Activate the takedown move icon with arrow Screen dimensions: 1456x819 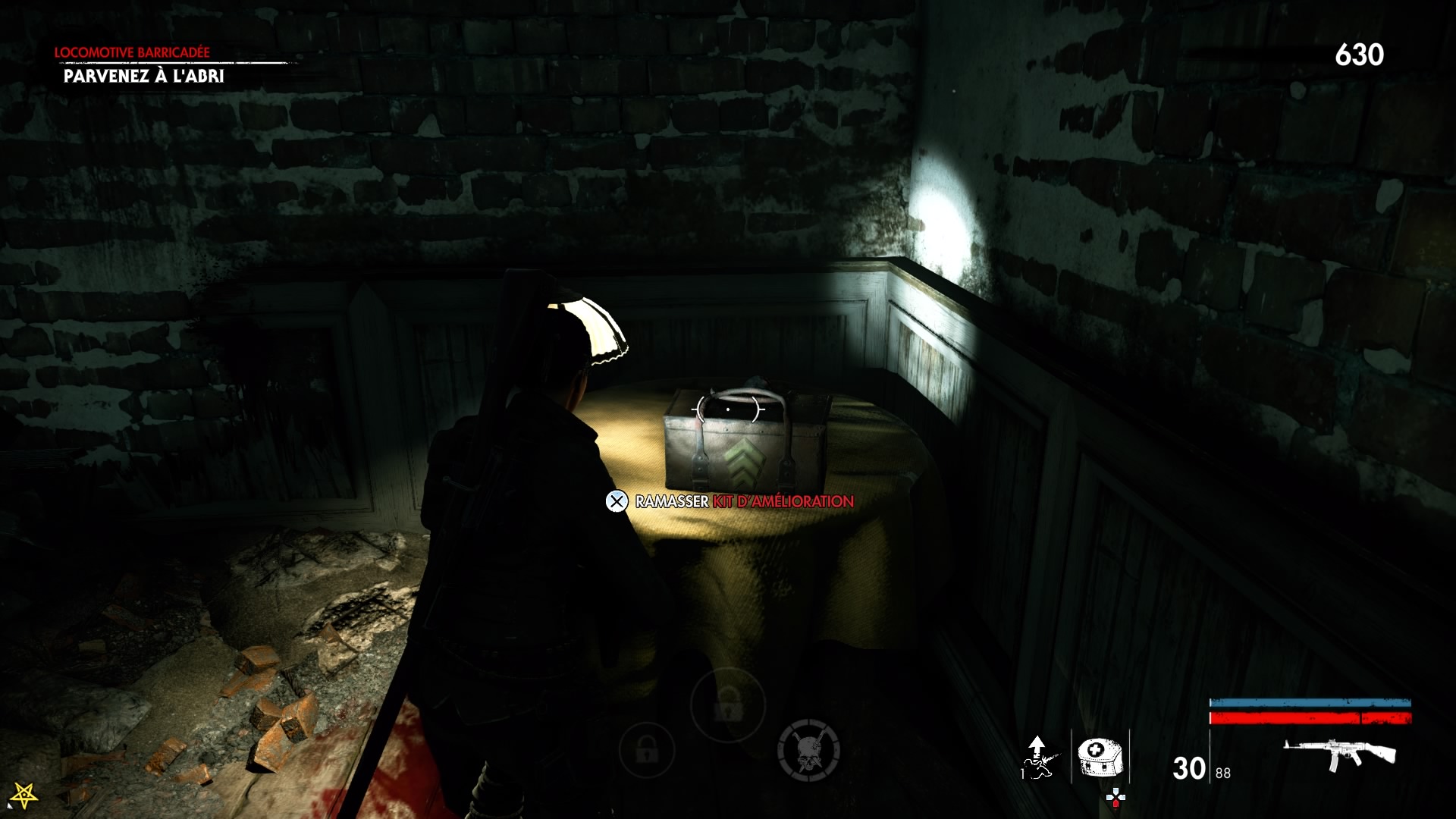tap(1037, 757)
